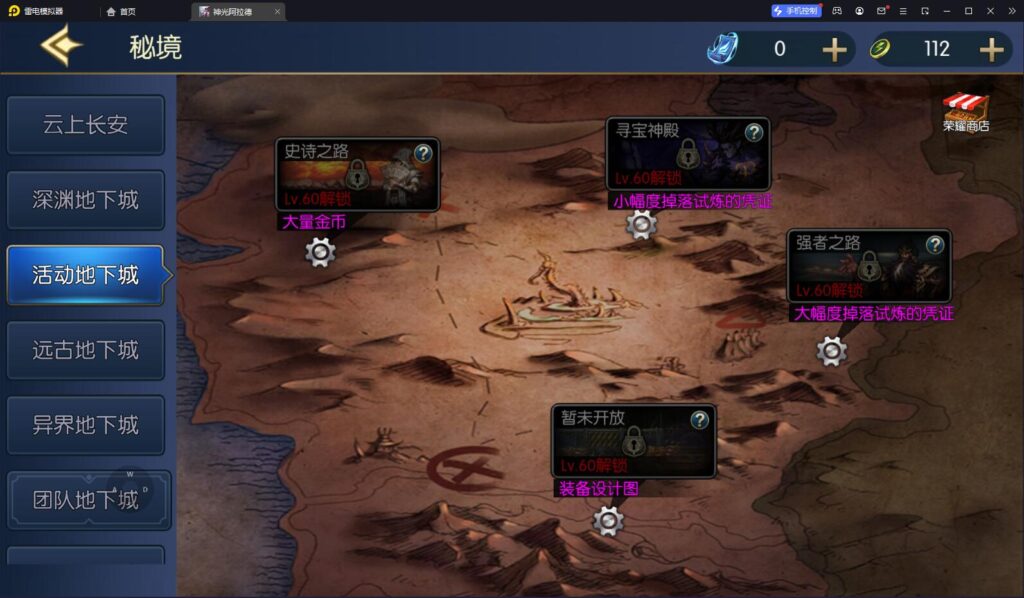1024x598 pixels.
Task: Select the 寻宝神殿 dungeon card
Action: (687, 154)
